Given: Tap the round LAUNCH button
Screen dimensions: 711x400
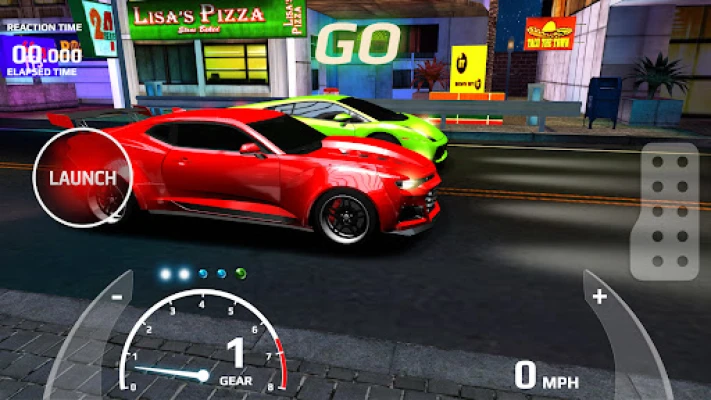Looking at the screenshot, I should click(82, 178).
